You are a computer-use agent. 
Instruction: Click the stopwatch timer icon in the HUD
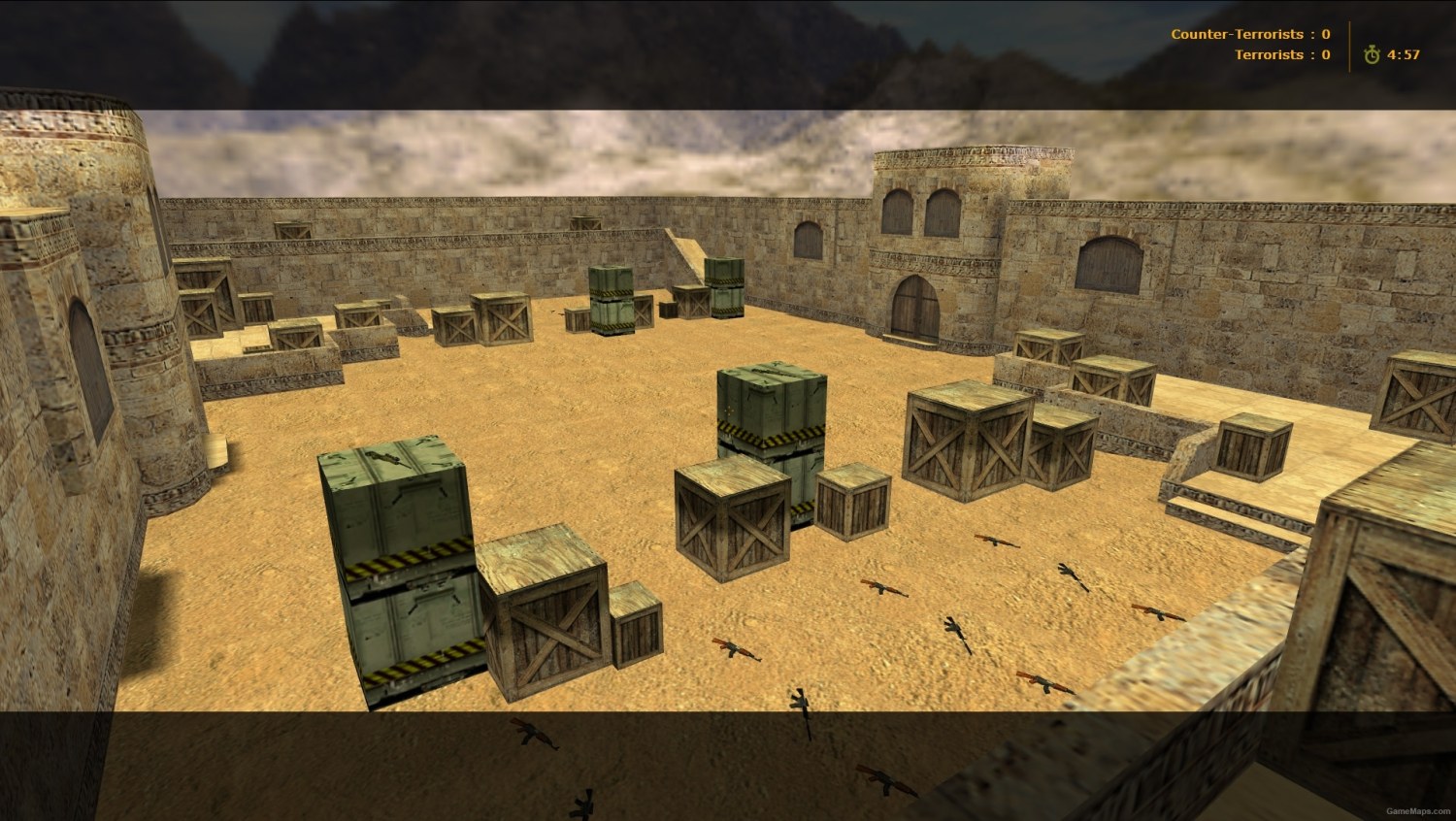[x=1370, y=55]
